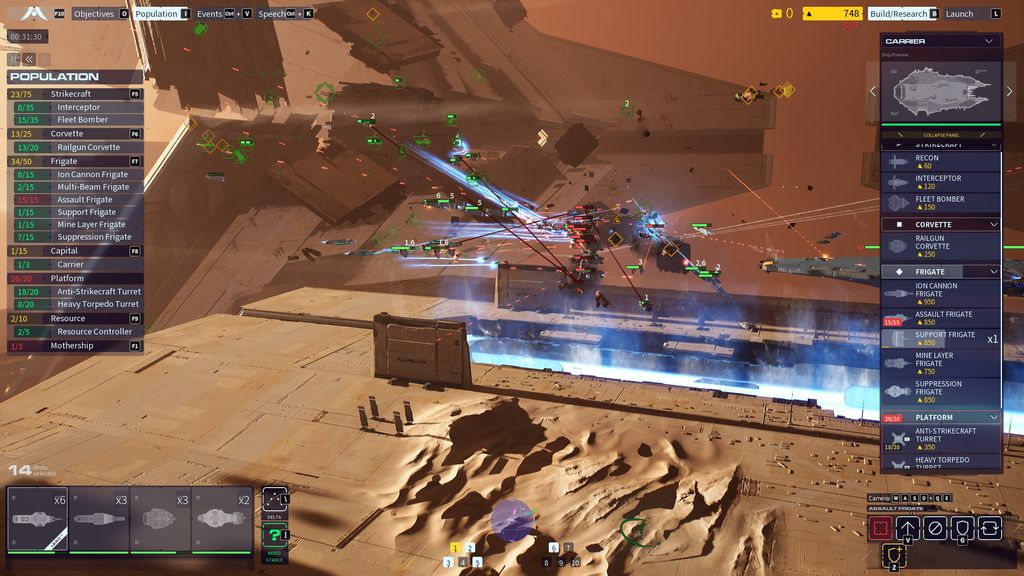Choose the Resource Controller population row

pos(94,331)
